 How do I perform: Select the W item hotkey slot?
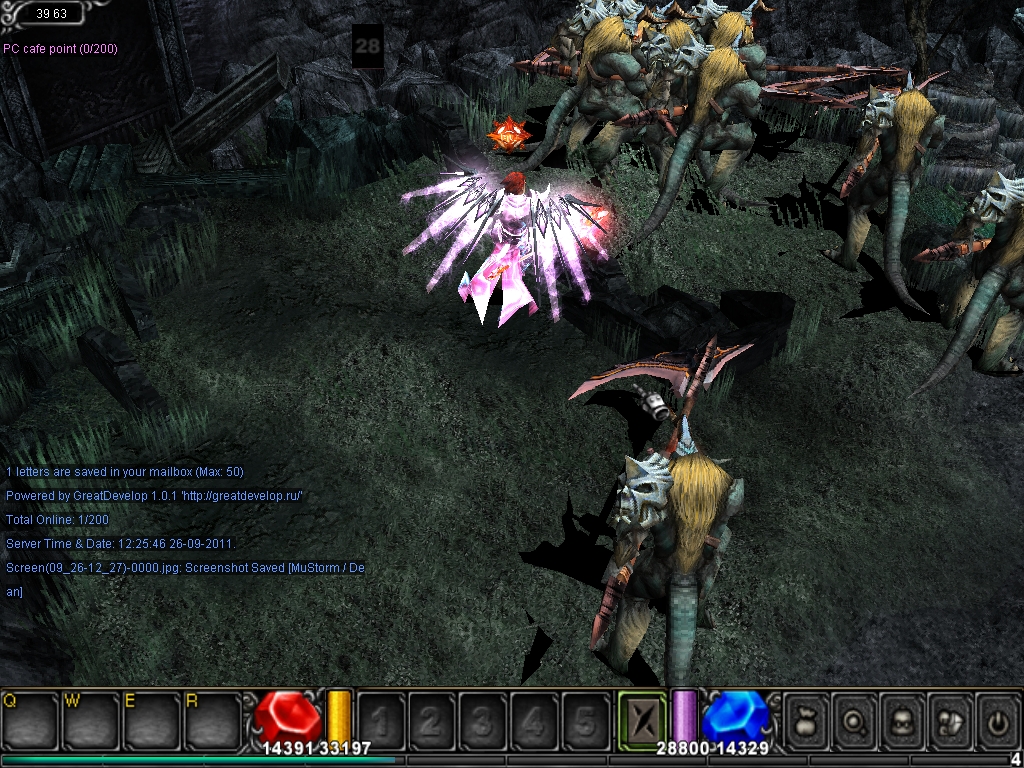click(x=90, y=720)
